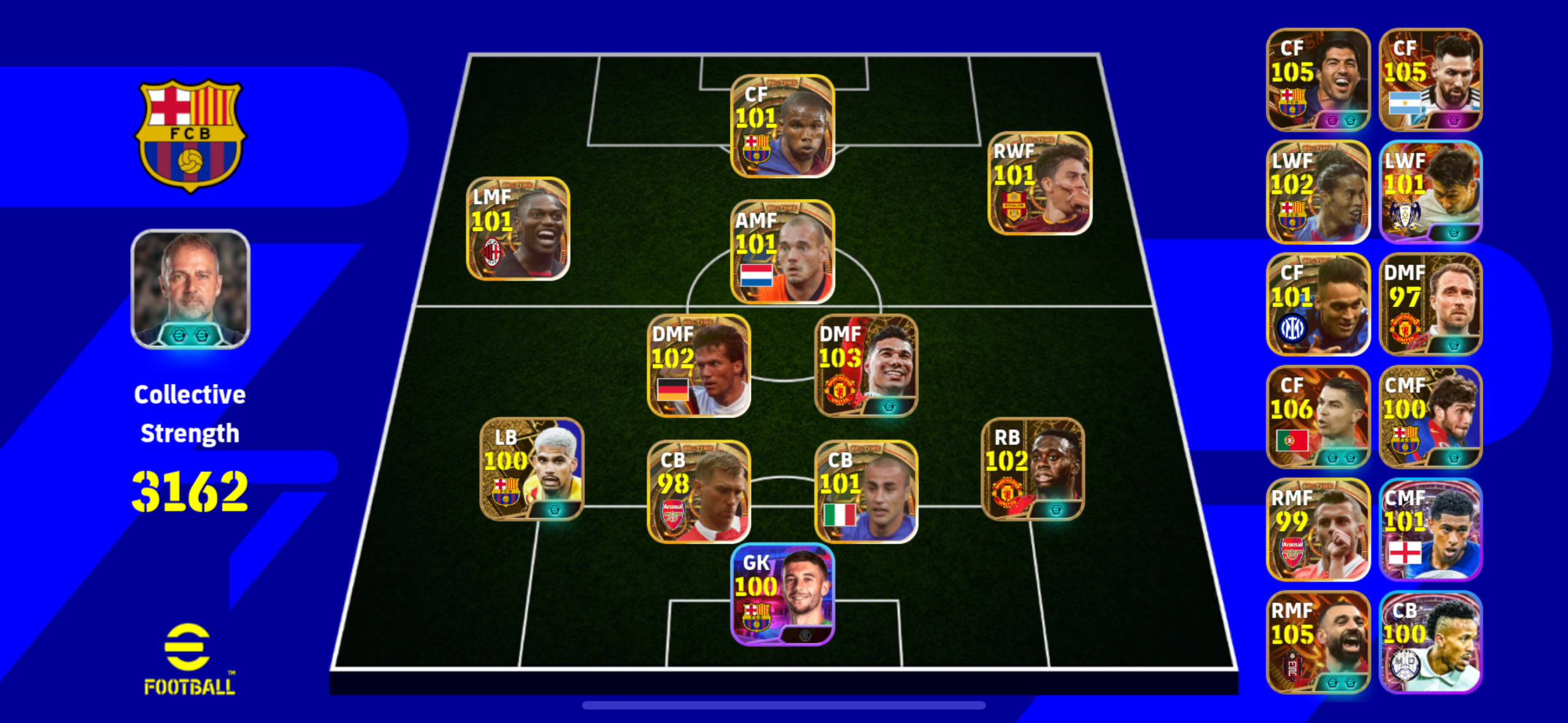
Task: Click the FC Barcelona team crest
Action: click(190, 135)
